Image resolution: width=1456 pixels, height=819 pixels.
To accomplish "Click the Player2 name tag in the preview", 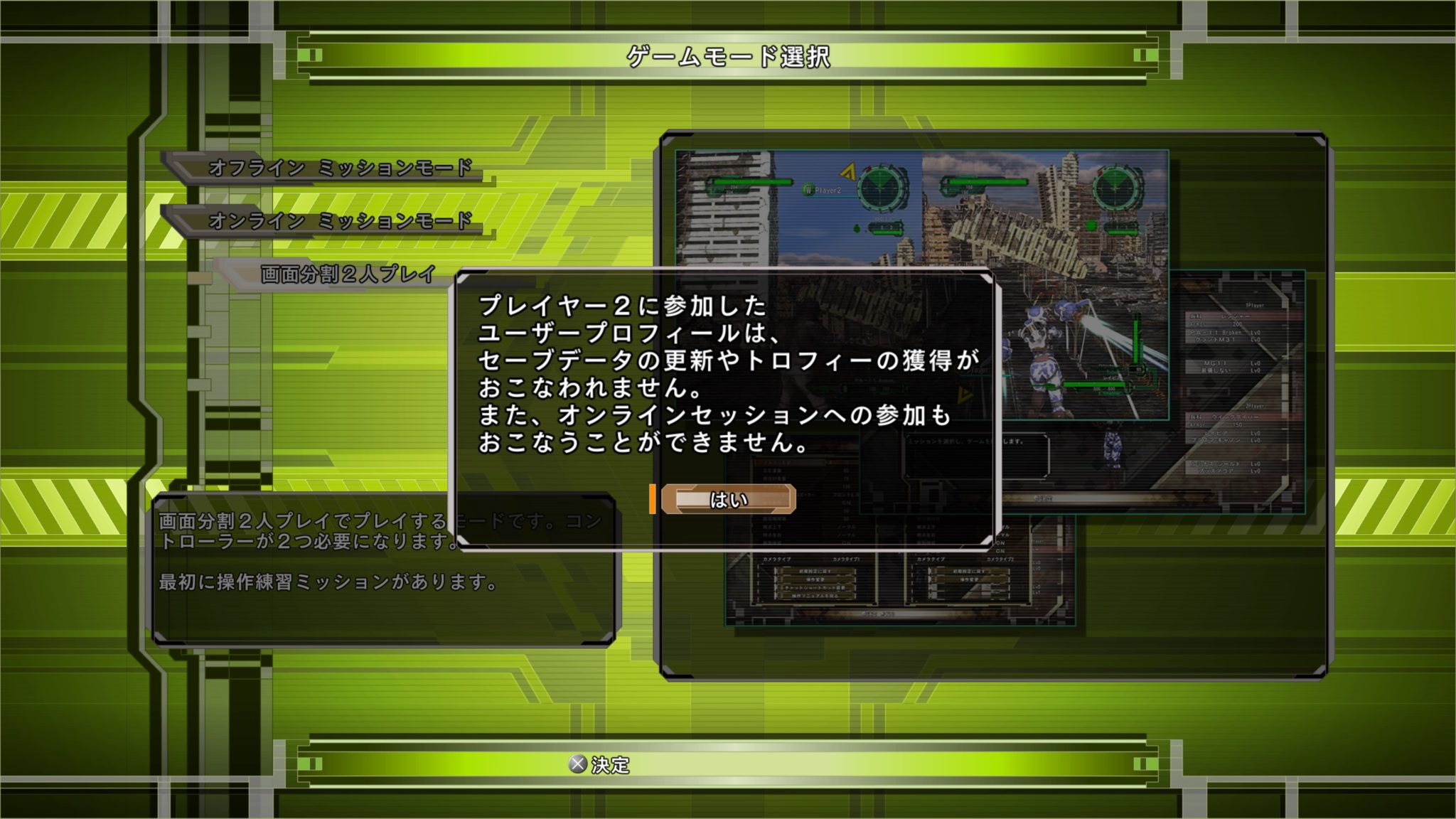I will click(825, 190).
